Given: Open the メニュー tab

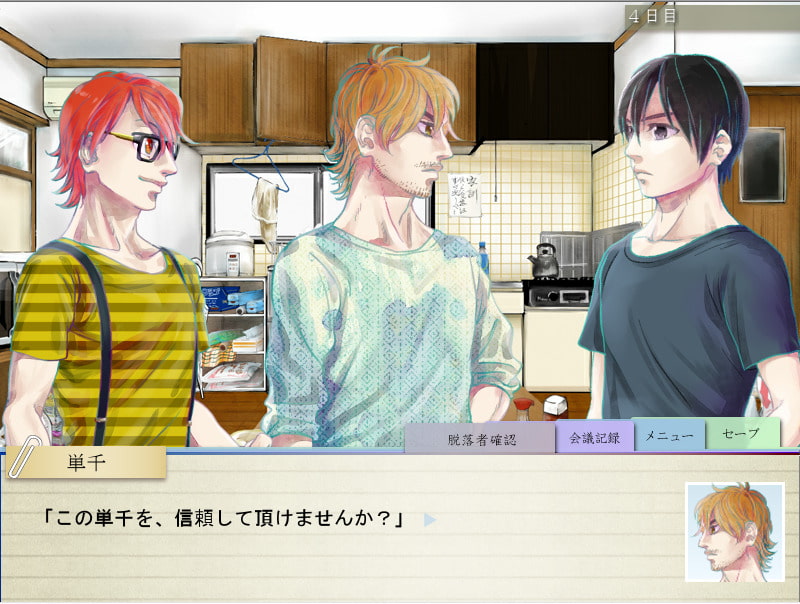Looking at the screenshot, I should pyautogui.click(x=669, y=435).
